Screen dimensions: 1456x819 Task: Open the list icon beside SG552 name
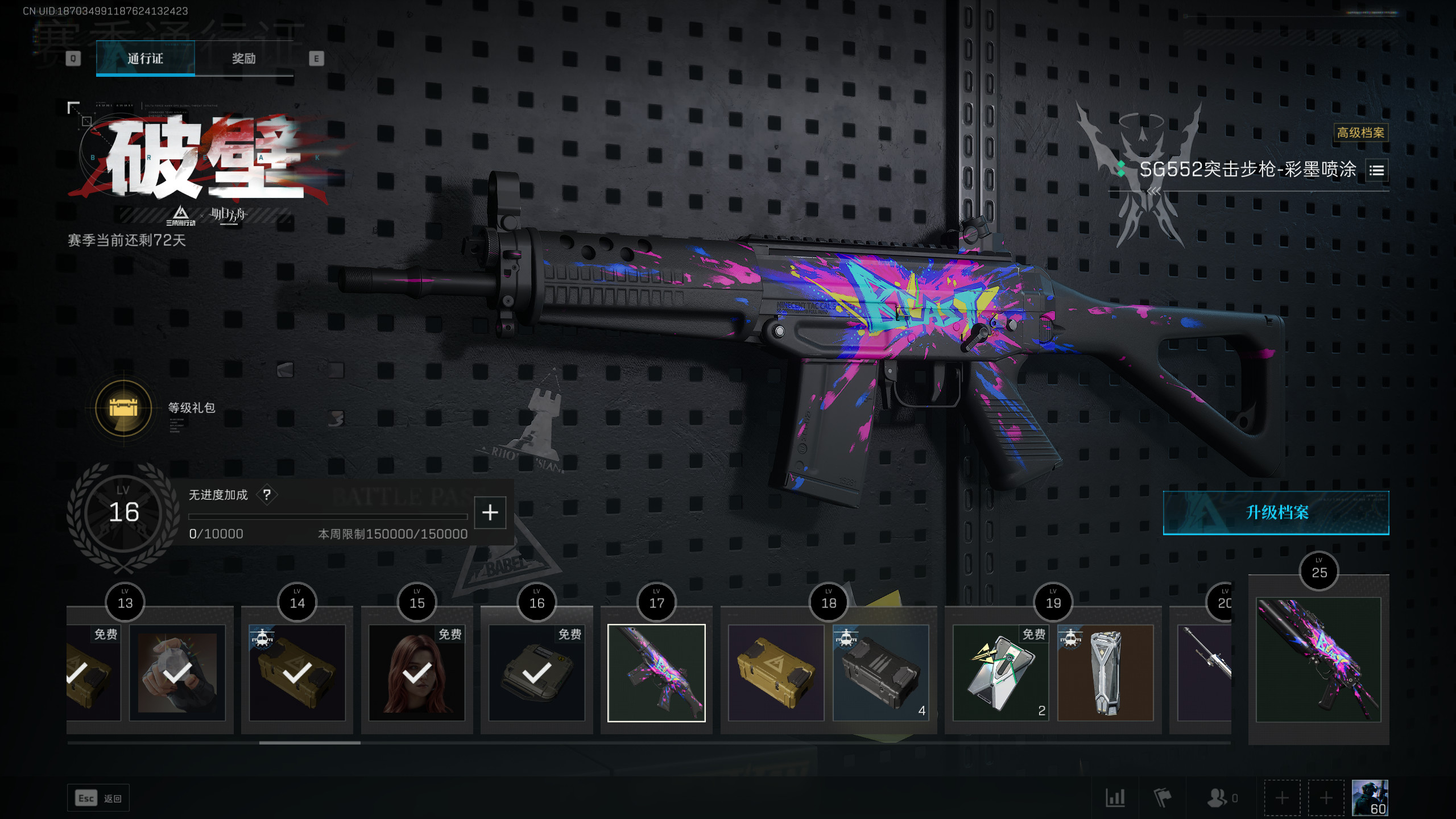1376,170
